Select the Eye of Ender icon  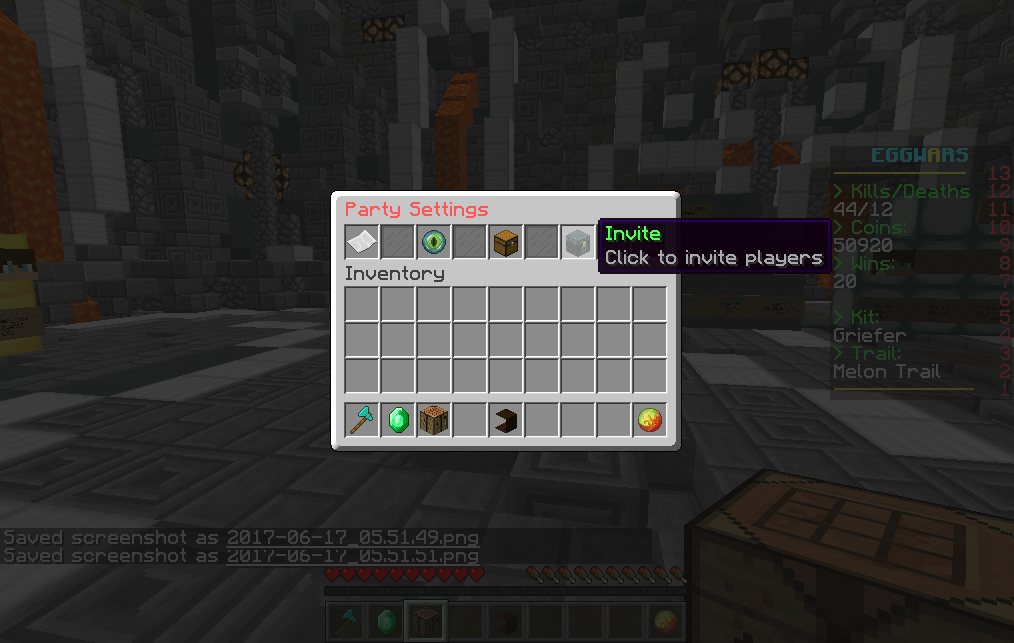(434, 243)
